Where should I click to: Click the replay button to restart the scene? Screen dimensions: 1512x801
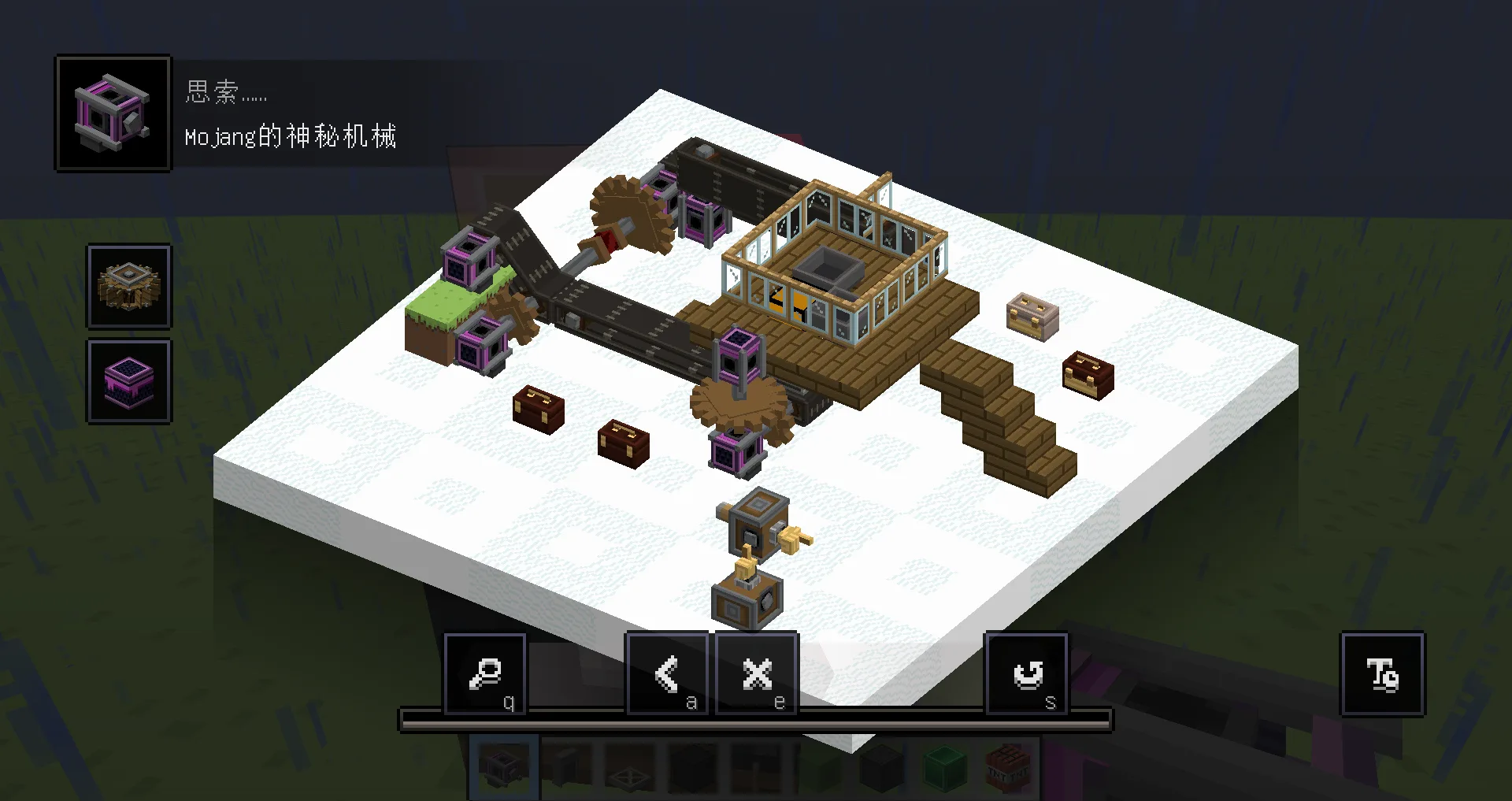(x=1028, y=674)
